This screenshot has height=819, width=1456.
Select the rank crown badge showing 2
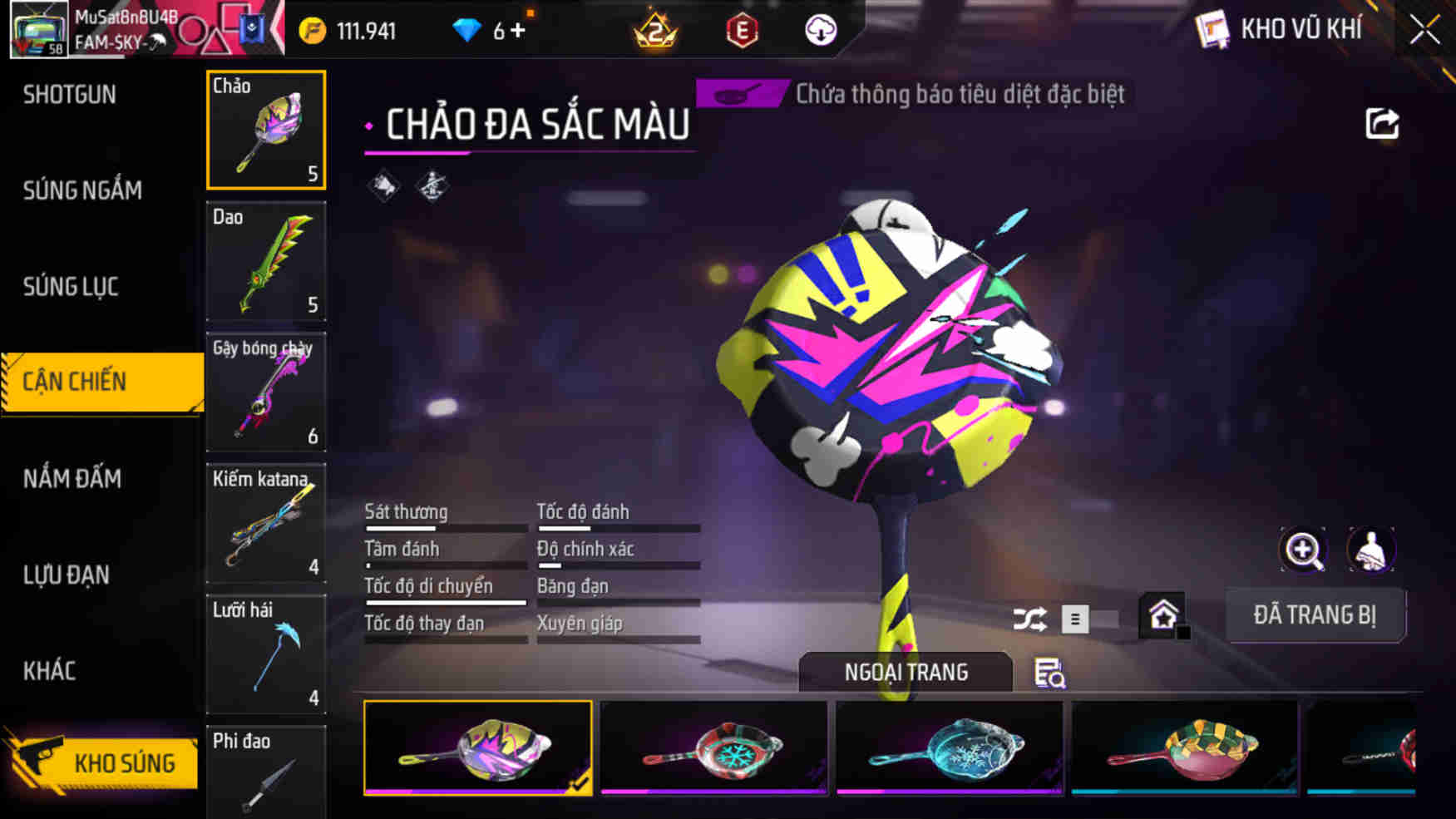(x=657, y=30)
